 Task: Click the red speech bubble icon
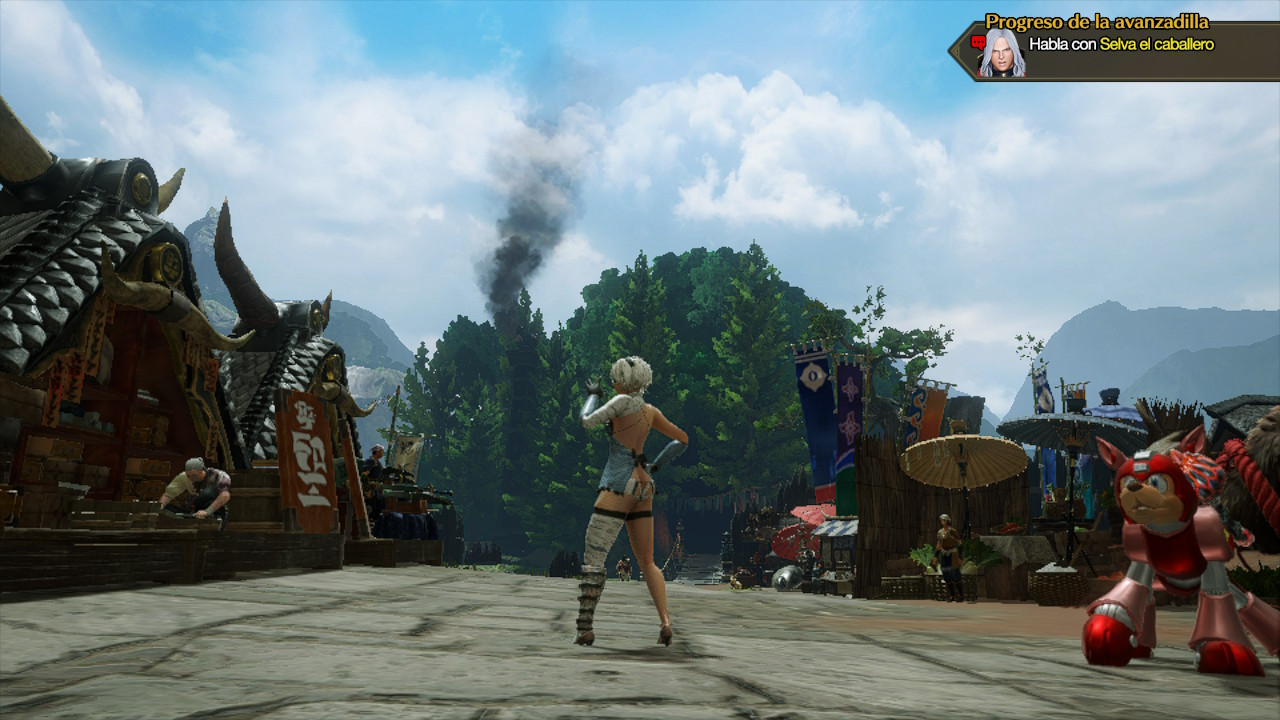click(x=978, y=42)
